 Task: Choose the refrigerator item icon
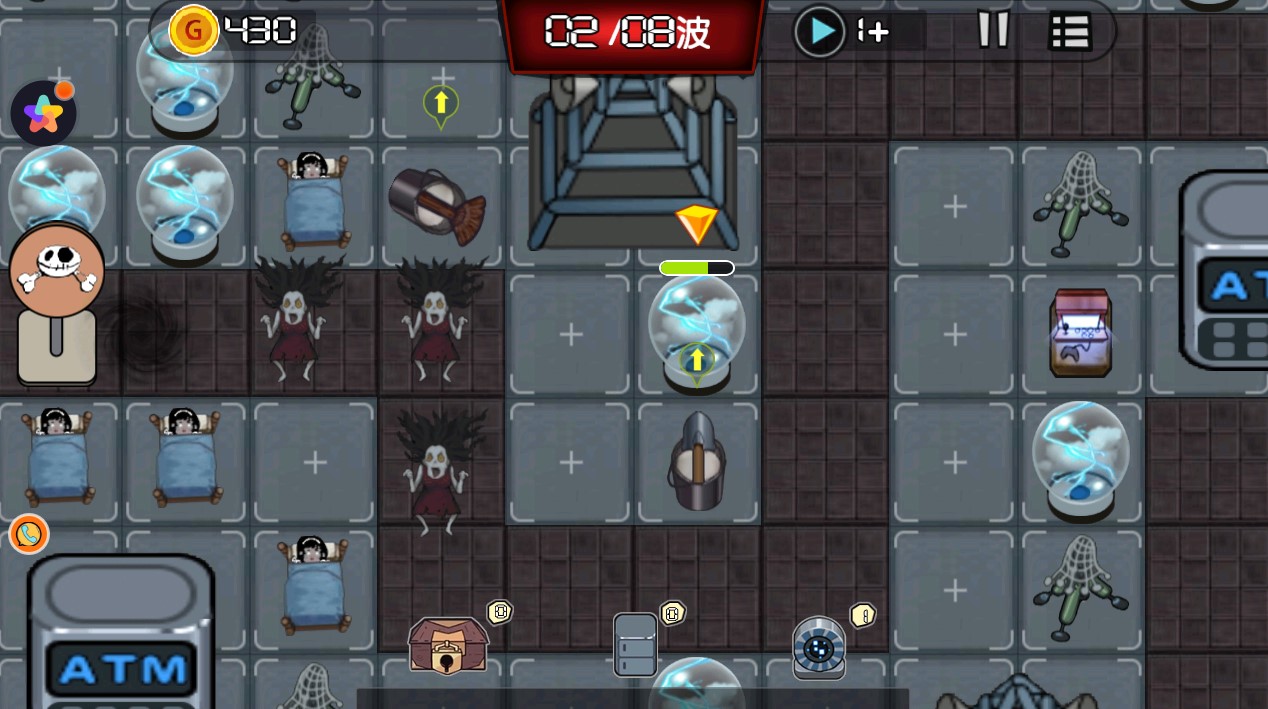click(x=635, y=644)
